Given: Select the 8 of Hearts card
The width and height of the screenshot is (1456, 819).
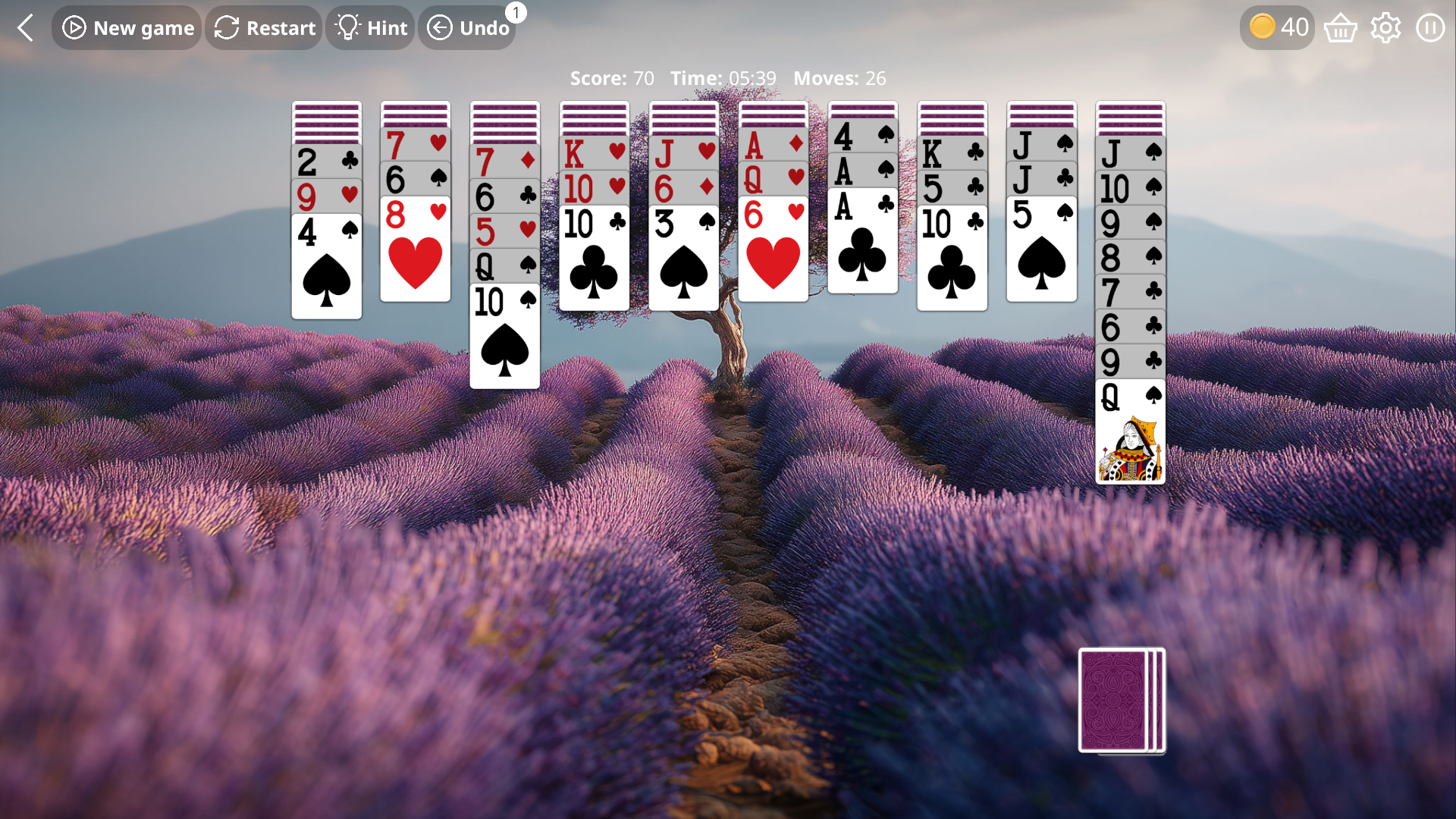Looking at the screenshot, I should [415, 250].
